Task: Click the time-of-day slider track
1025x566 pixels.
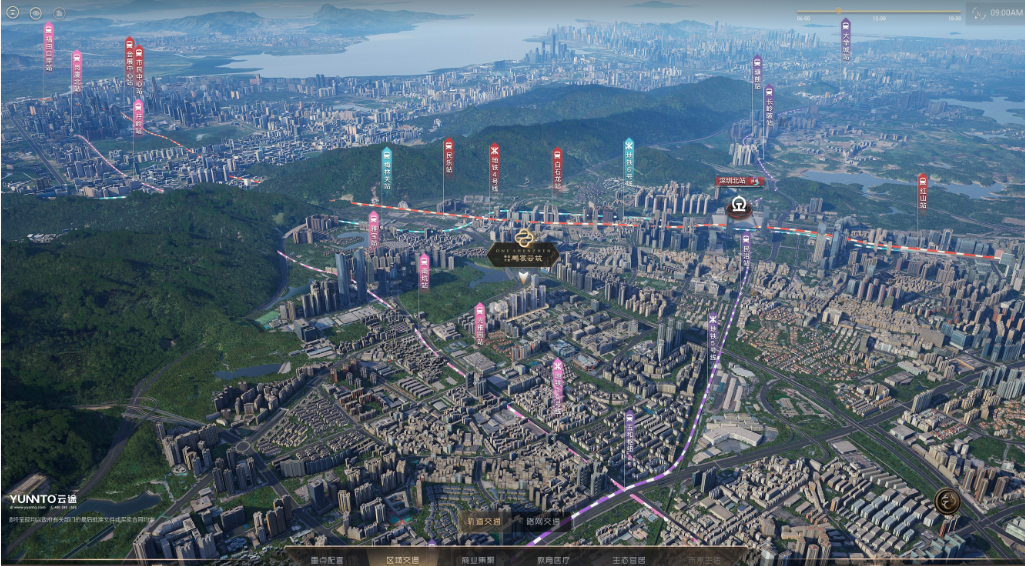Action: click(x=878, y=12)
